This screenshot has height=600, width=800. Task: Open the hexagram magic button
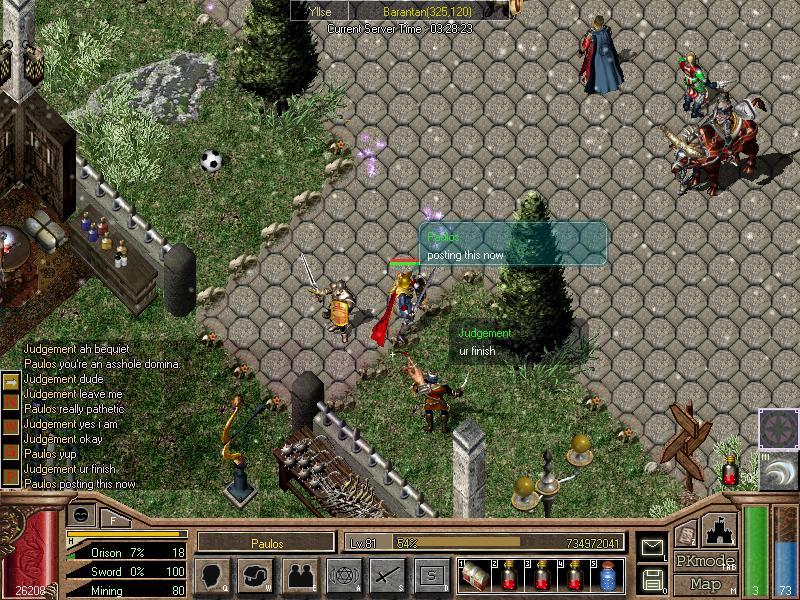pos(343,575)
